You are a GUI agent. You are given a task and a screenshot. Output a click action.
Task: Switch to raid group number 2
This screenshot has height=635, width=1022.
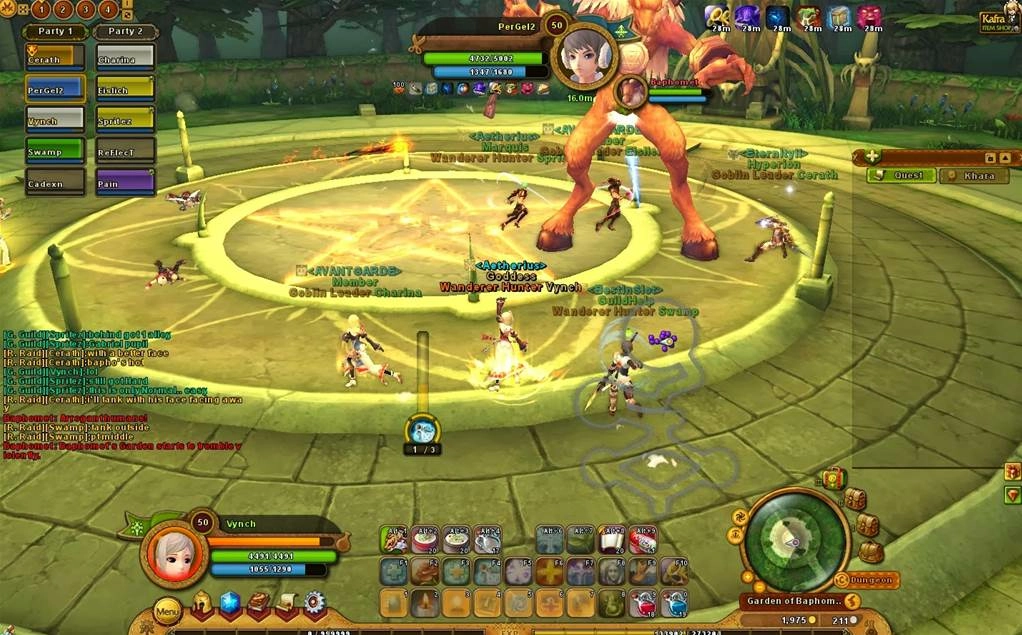tap(63, 10)
